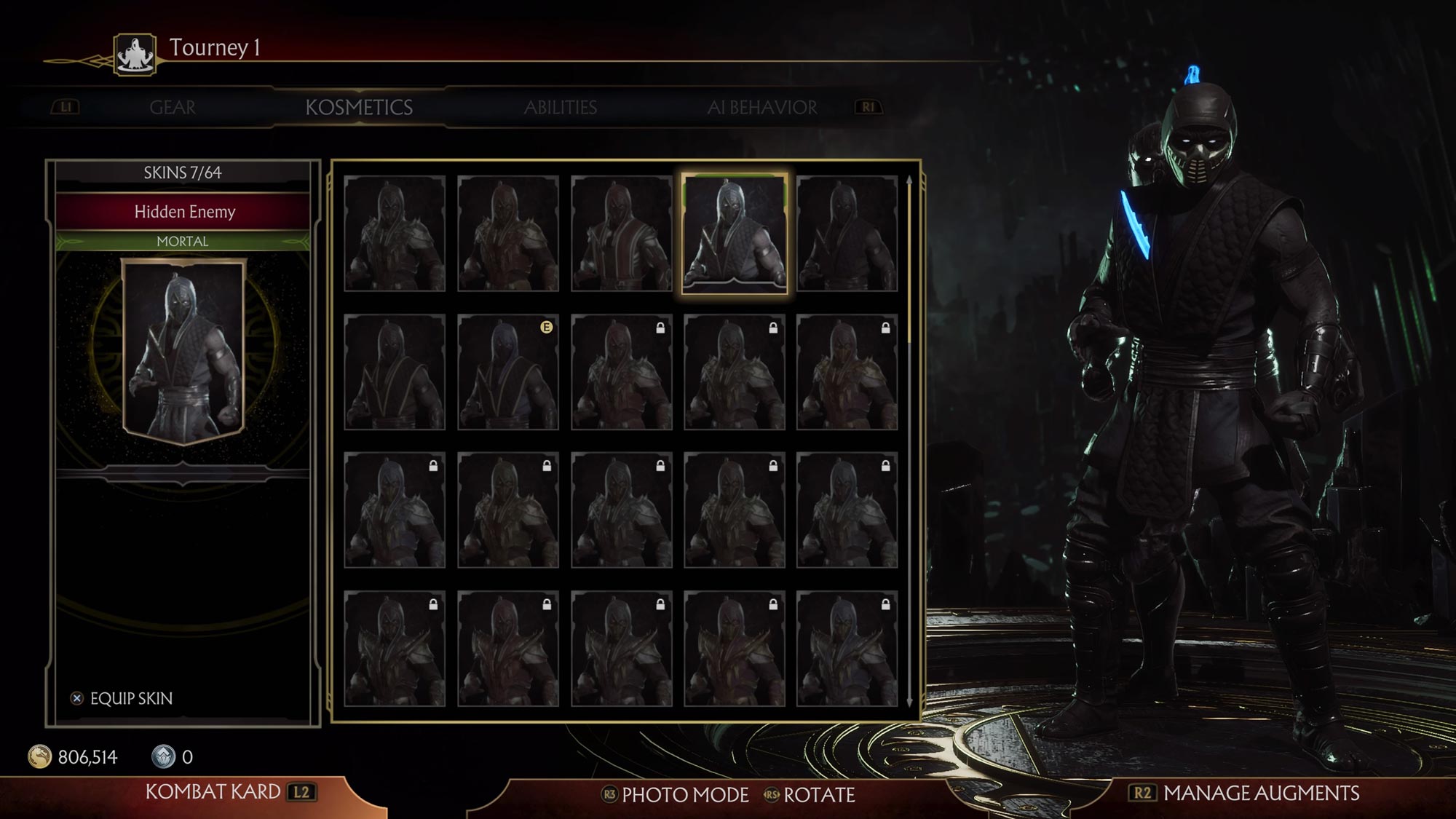Click the Koins currency icon
Viewport: 1456px width, 819px height.
pyautogui.click(x=39, y=756)
